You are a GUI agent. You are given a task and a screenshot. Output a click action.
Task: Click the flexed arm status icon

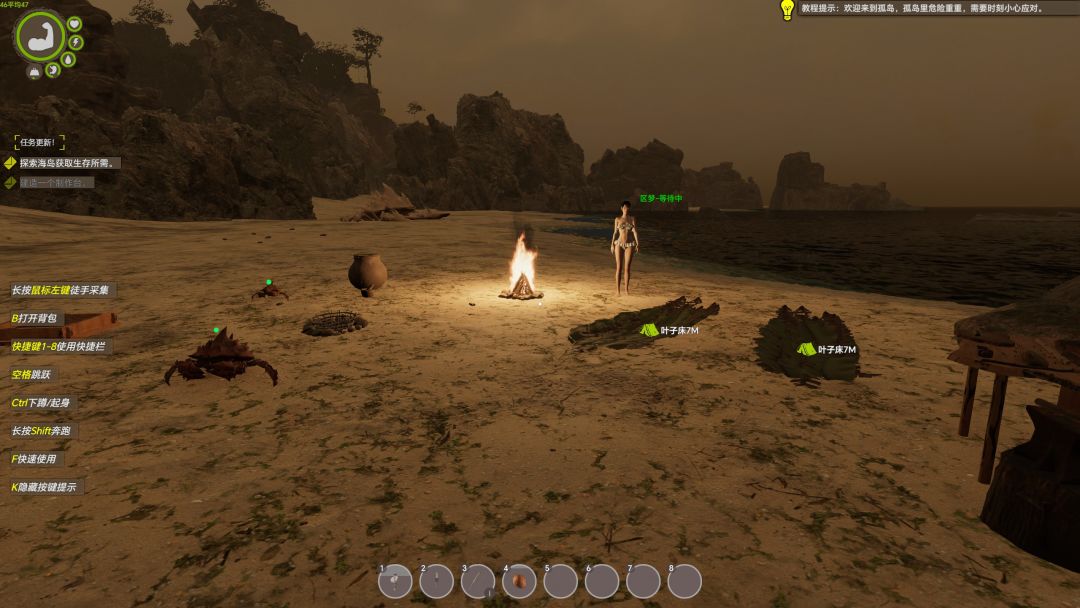[40, 36]
